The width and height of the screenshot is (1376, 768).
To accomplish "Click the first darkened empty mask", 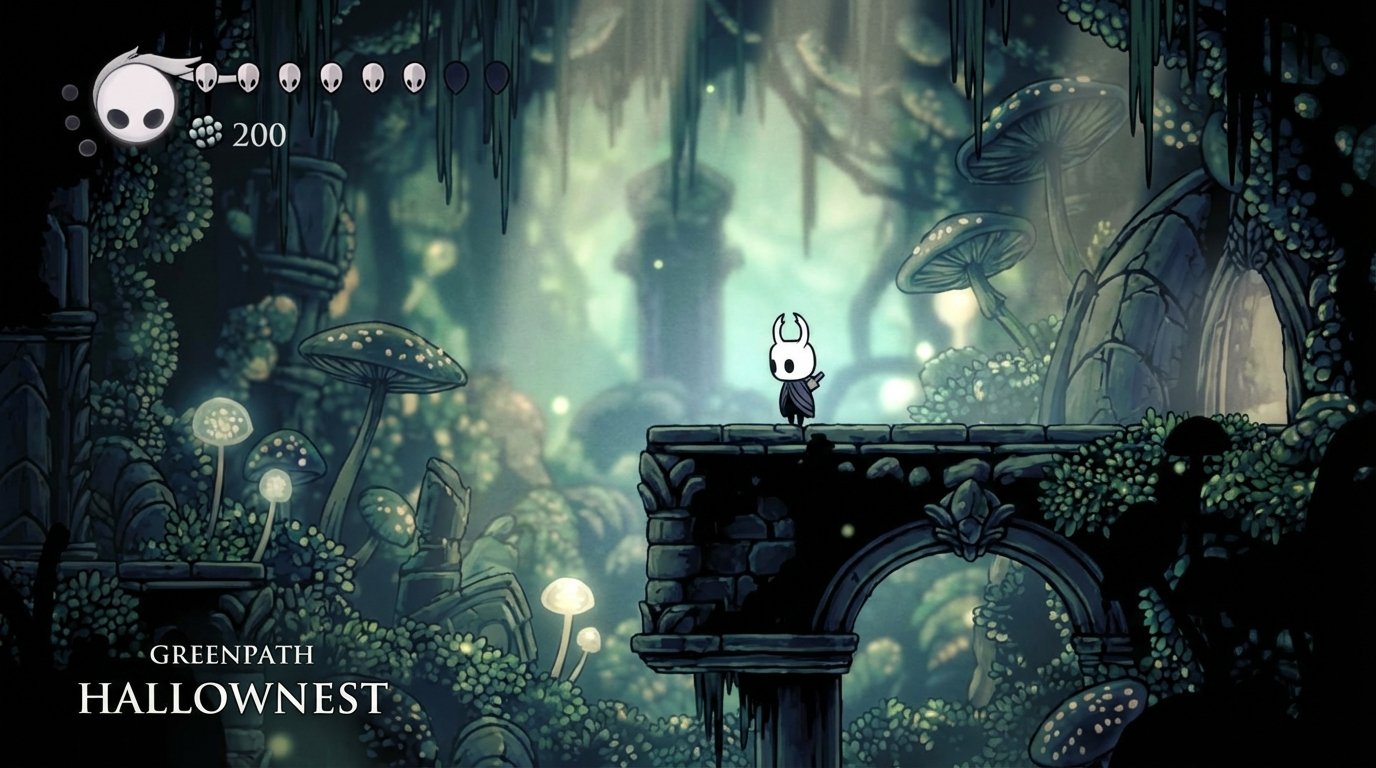I will 457,76.
